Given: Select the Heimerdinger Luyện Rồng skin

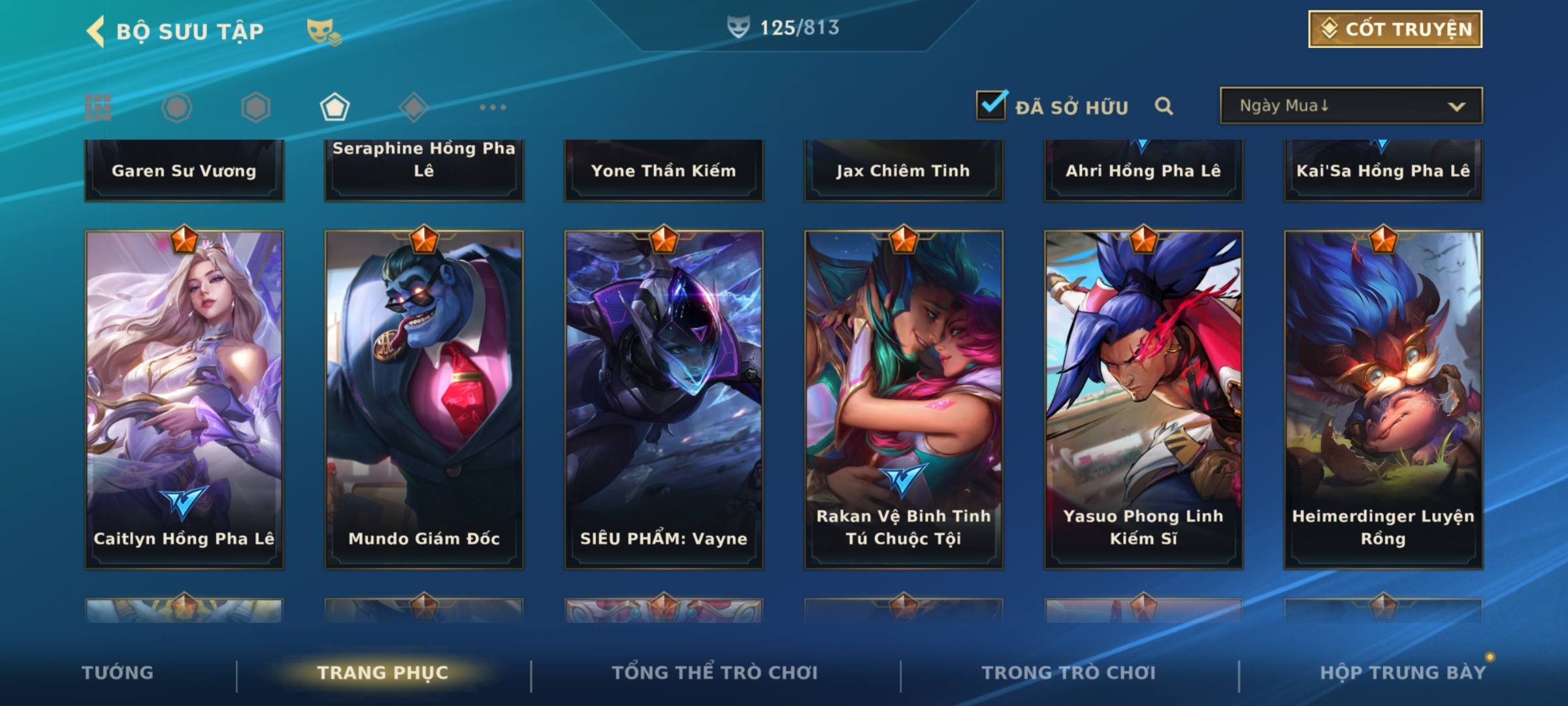Looking at the screenshot, I should point(1383,399).
